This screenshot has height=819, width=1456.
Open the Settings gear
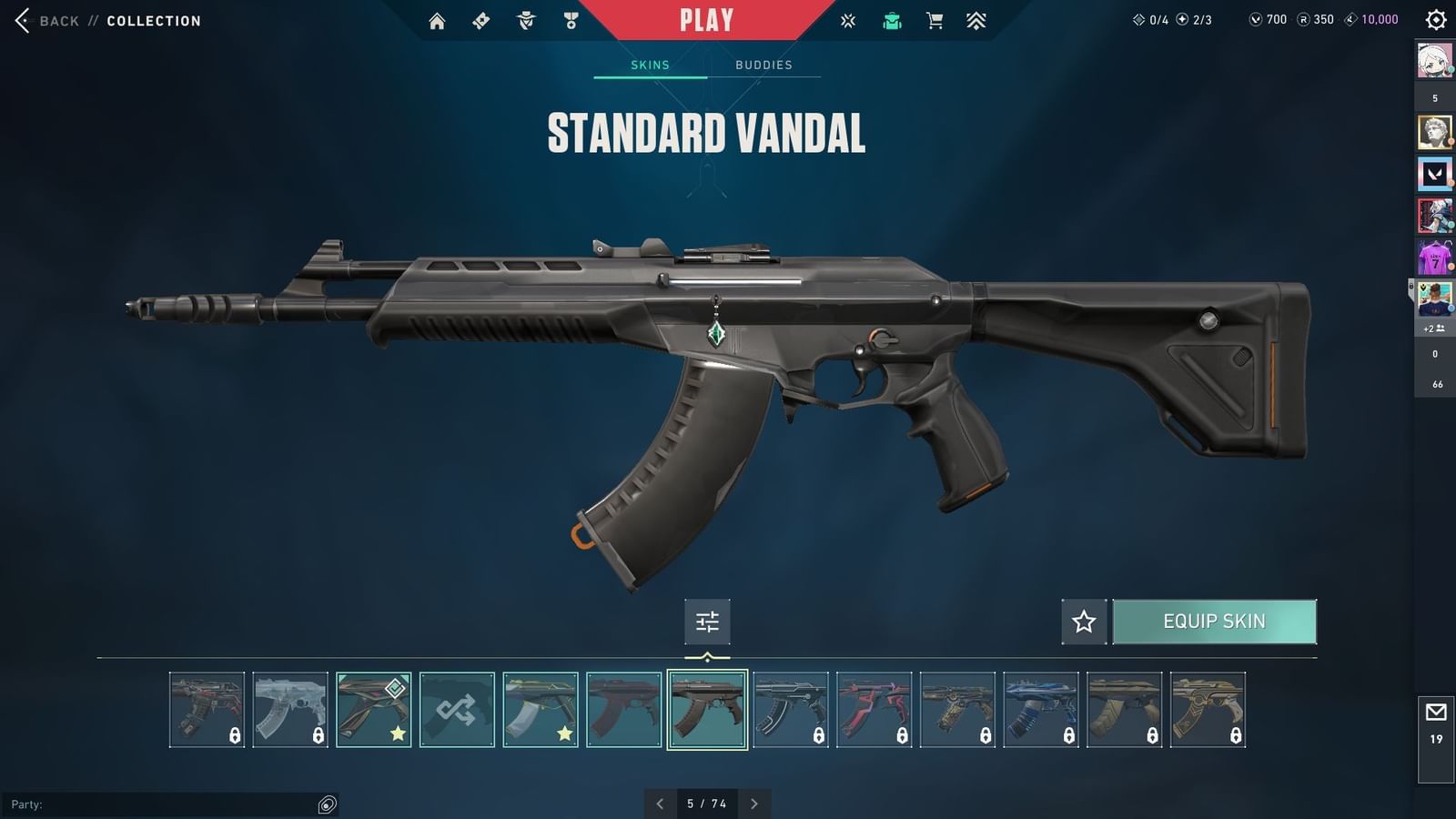click(1435, 18)
